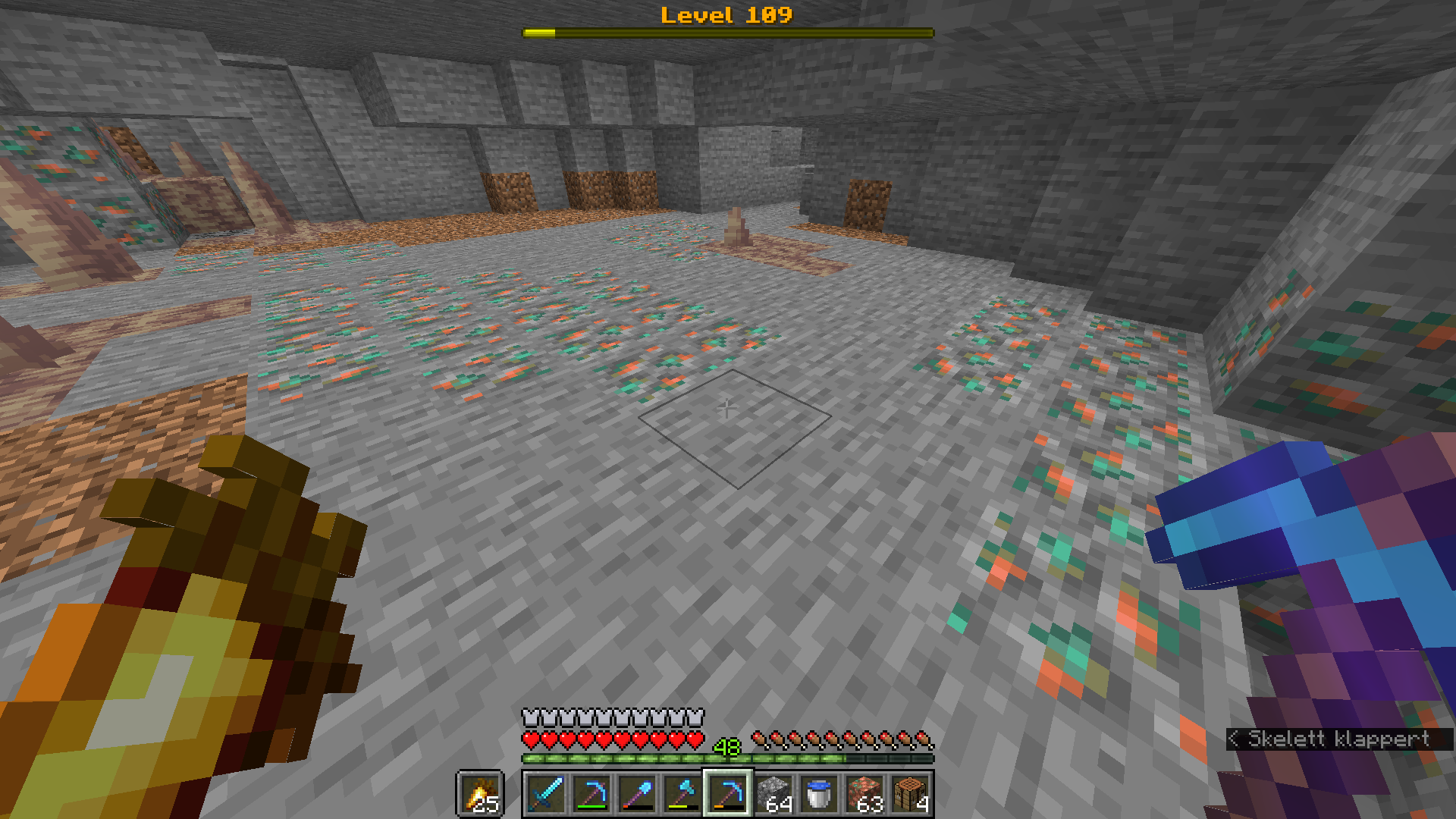The image size is (1456, 819).
Task: Select the diamond shovel slot
Action: coord(637,794)
